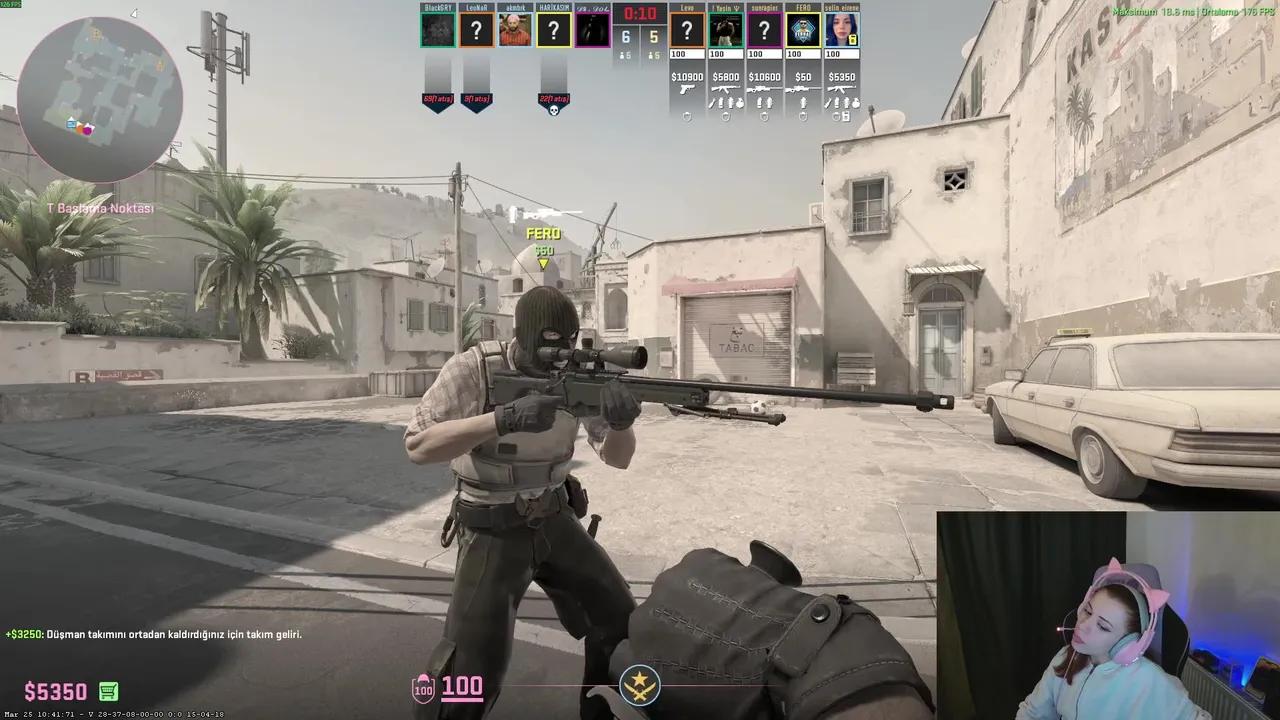The height and width of the screenshot is (720, 1280).
Task: Click the rifle icon on Yasin's player card
Action: coord(726,88)
